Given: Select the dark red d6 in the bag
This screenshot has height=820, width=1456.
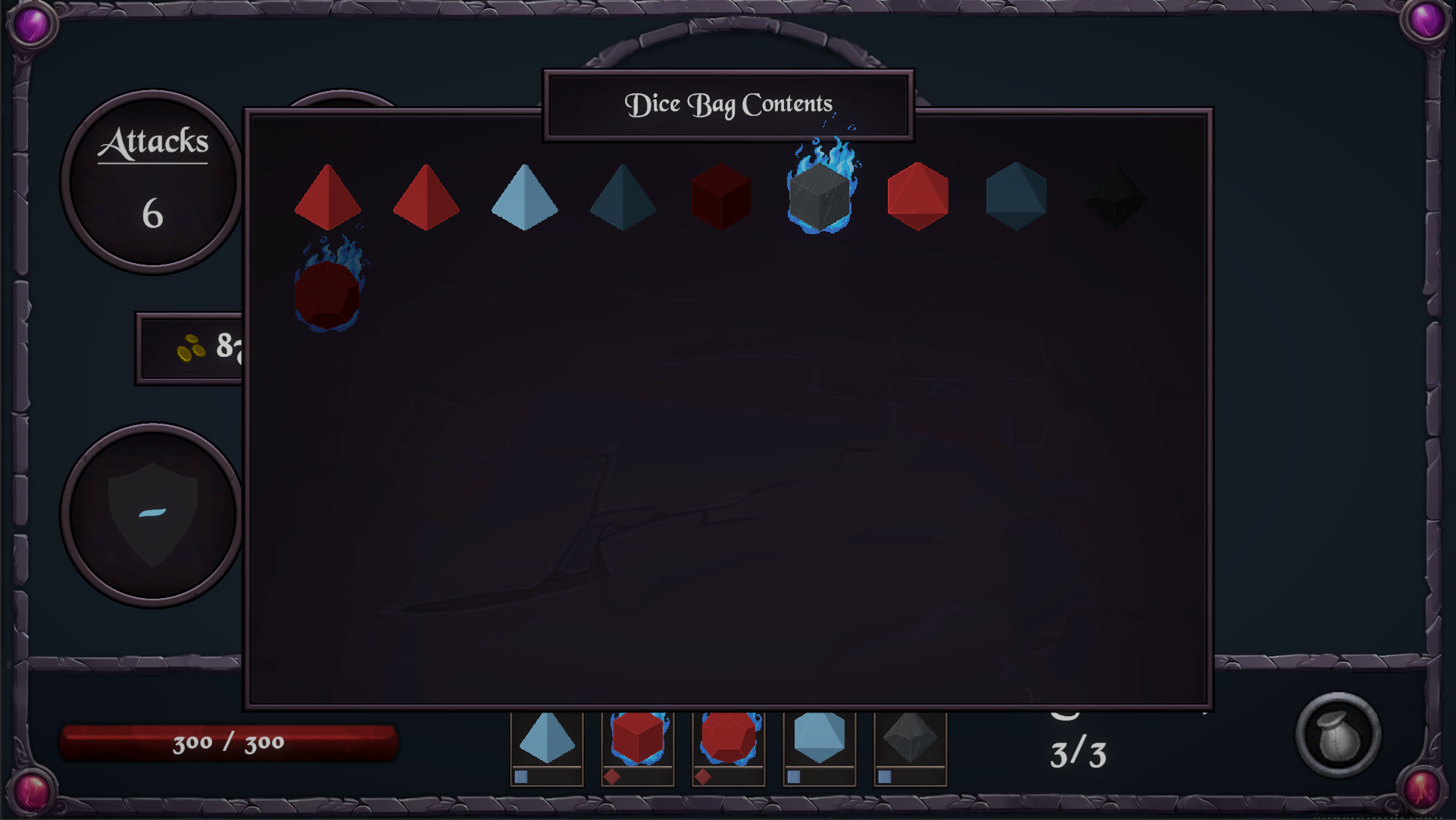Looking at the screenshot, I should (721, 196).
